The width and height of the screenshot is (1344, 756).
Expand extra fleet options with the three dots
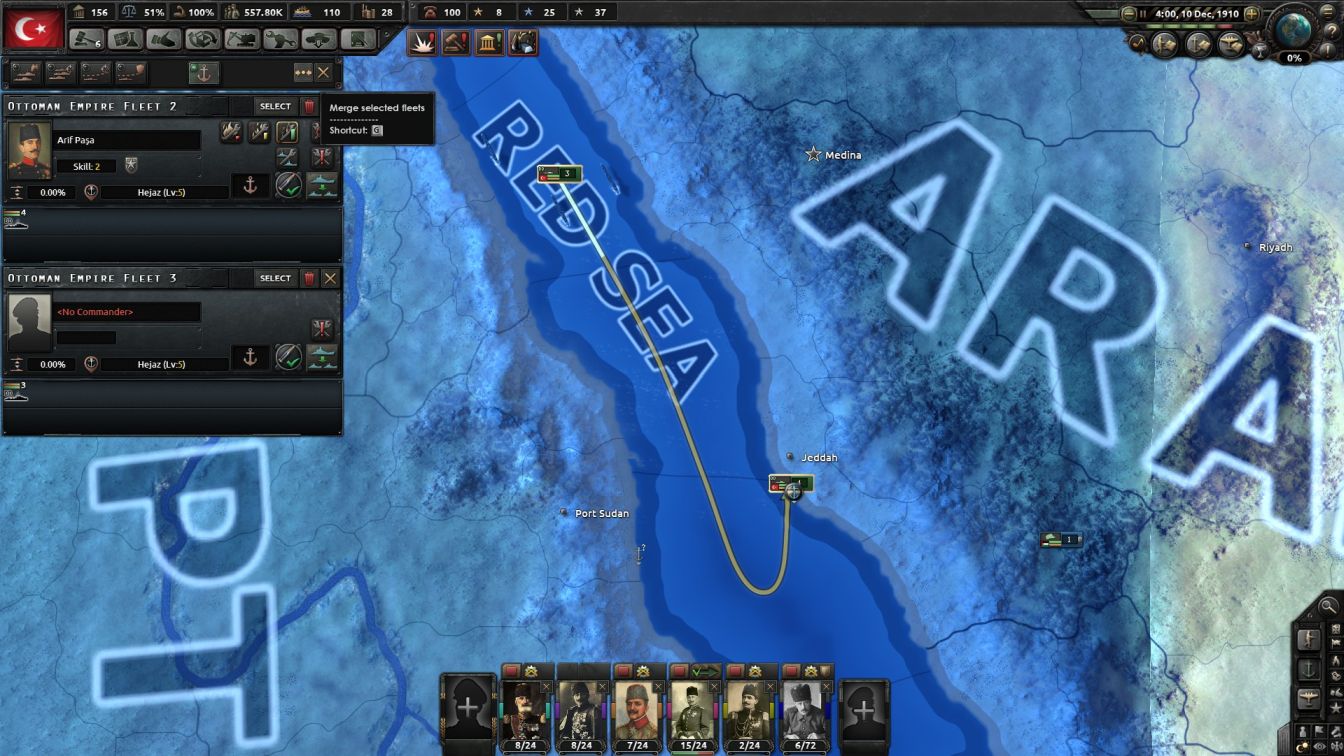pyautogui.click(x=303, y=72)
